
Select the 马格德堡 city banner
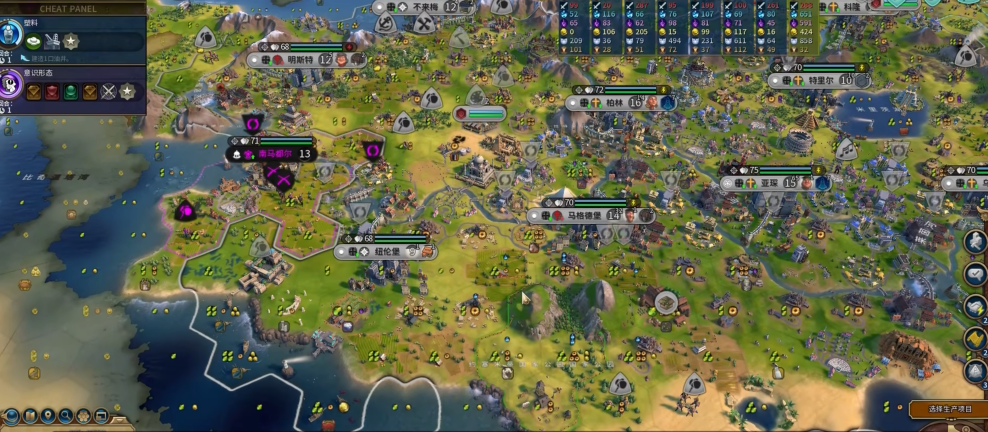pos(589,215)
